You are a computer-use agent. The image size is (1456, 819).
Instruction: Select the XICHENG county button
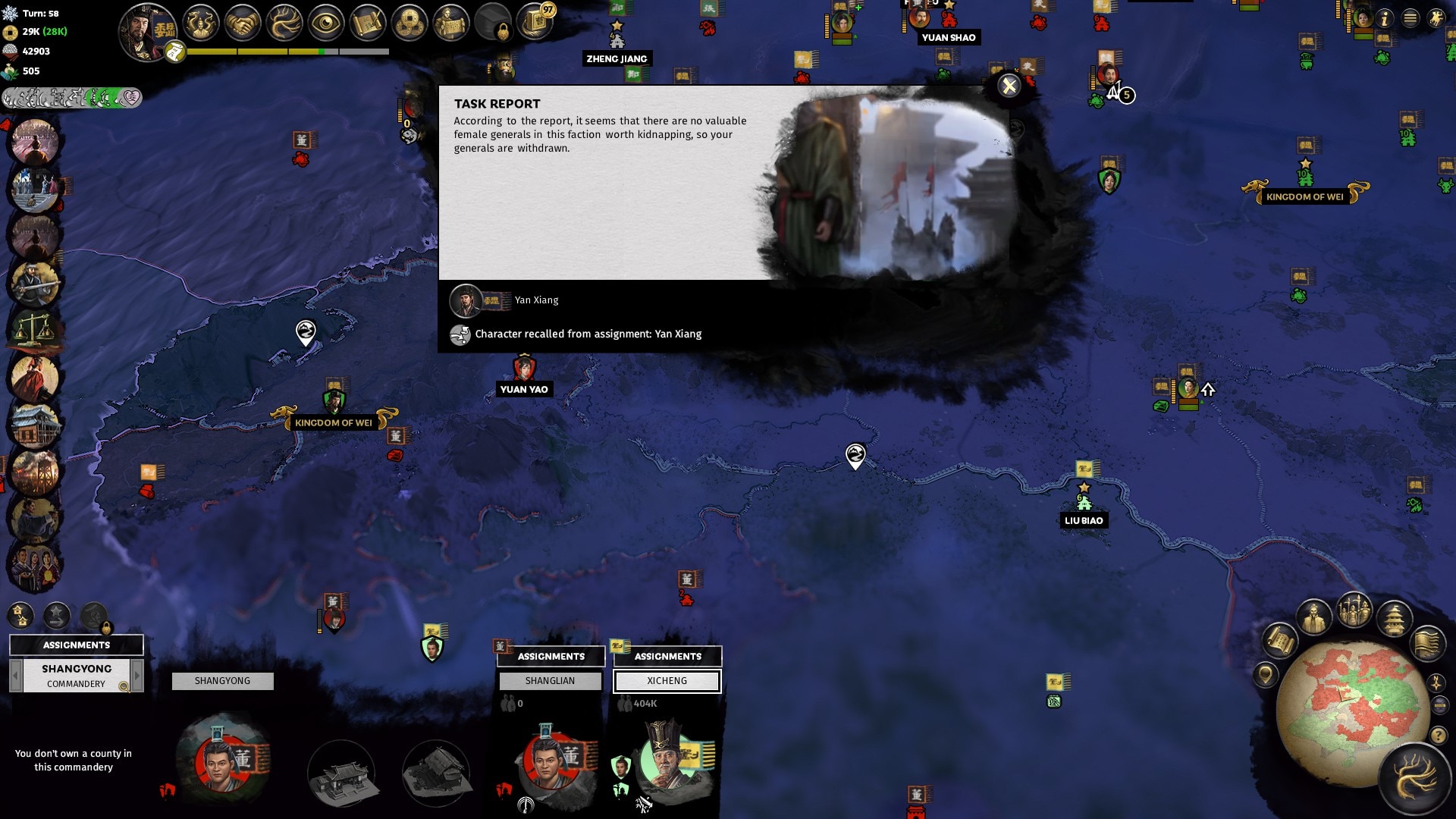[667, 681]
